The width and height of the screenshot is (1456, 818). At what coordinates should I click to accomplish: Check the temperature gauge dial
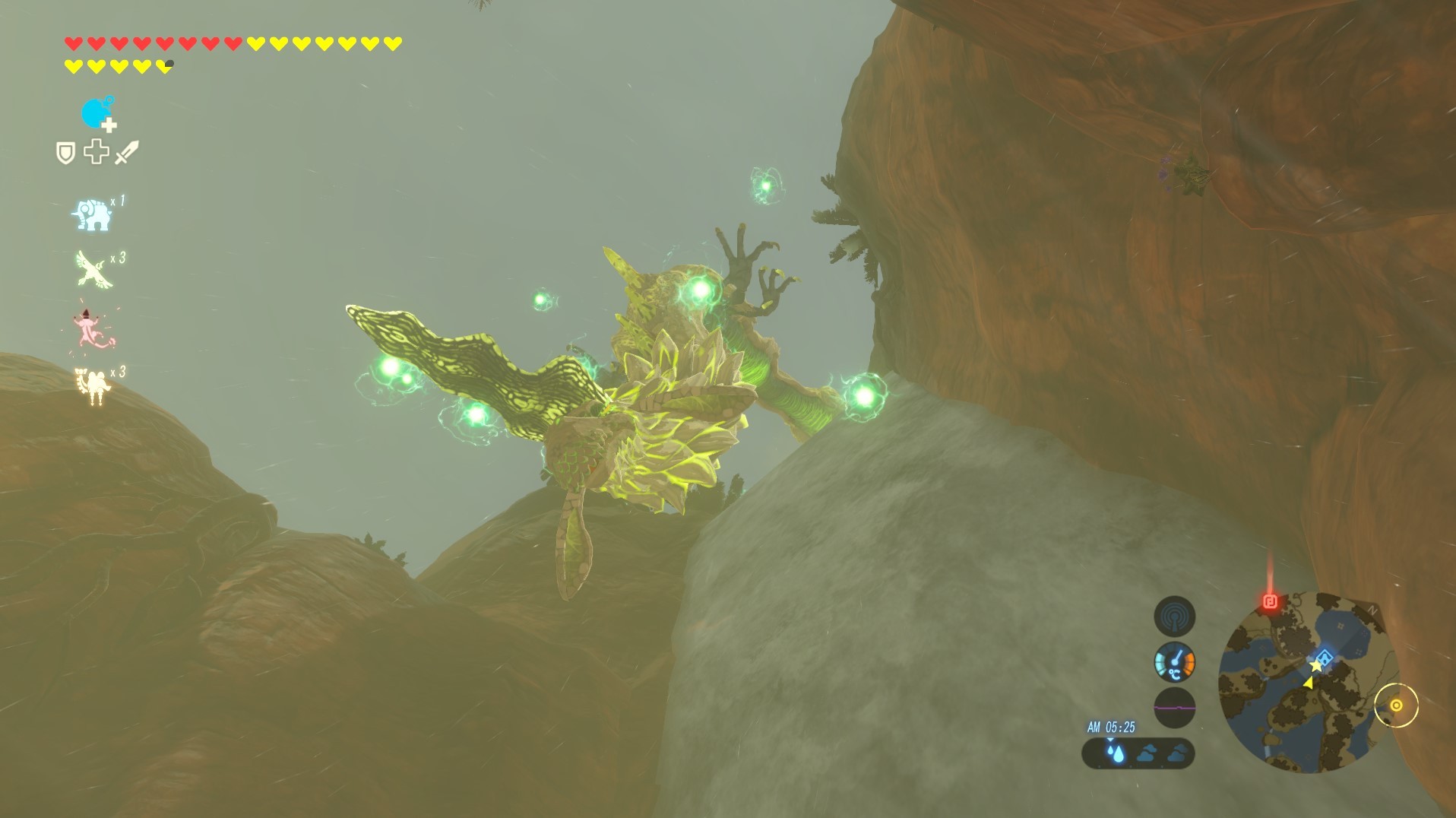1174,662
